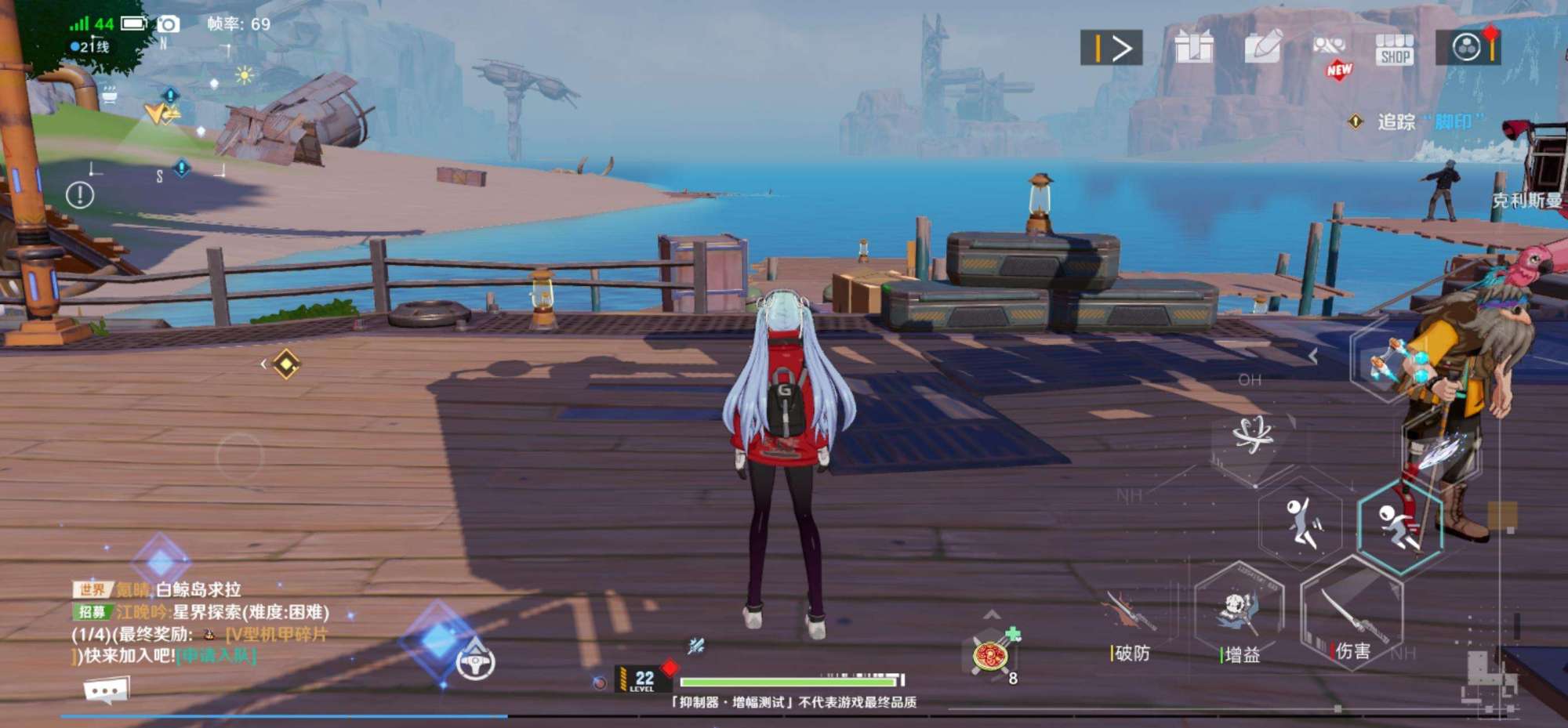Tap the dodge sprint button
Image resolution: width=1568 pixels, height=728 pixels.
click(x=1399, y=523)
